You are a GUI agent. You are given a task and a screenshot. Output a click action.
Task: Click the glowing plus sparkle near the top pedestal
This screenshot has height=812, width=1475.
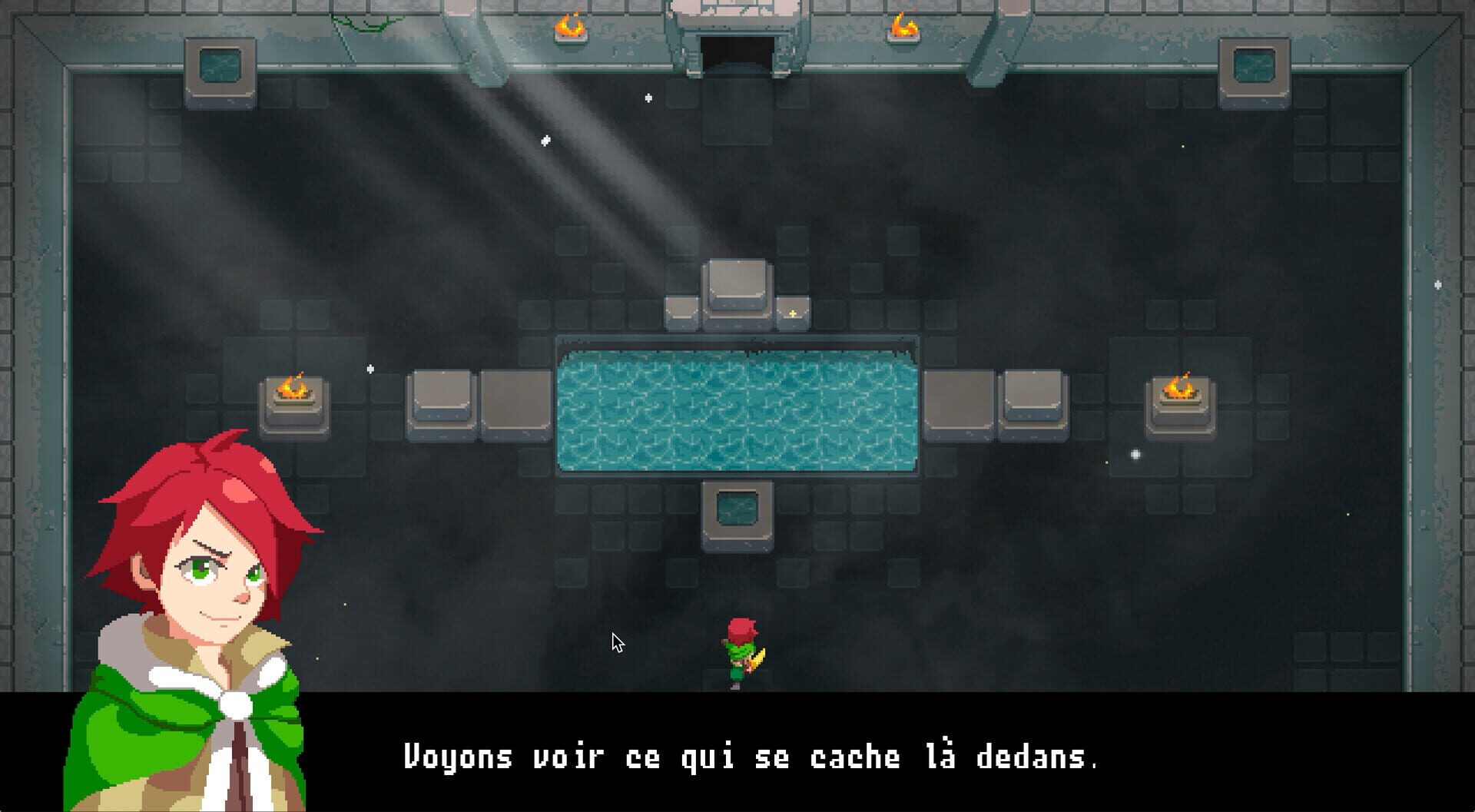tap(791, 313)
